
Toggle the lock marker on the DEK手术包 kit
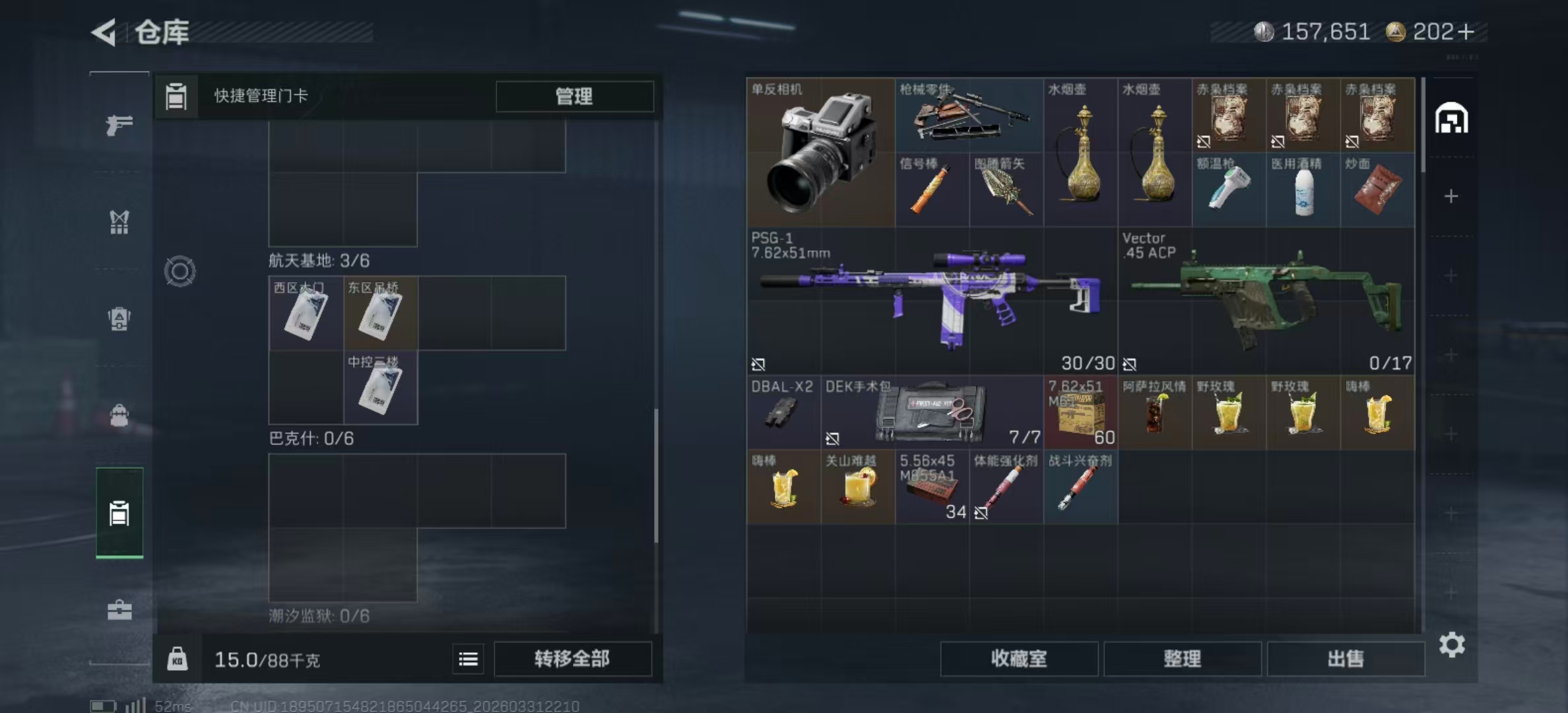[833, 439]
